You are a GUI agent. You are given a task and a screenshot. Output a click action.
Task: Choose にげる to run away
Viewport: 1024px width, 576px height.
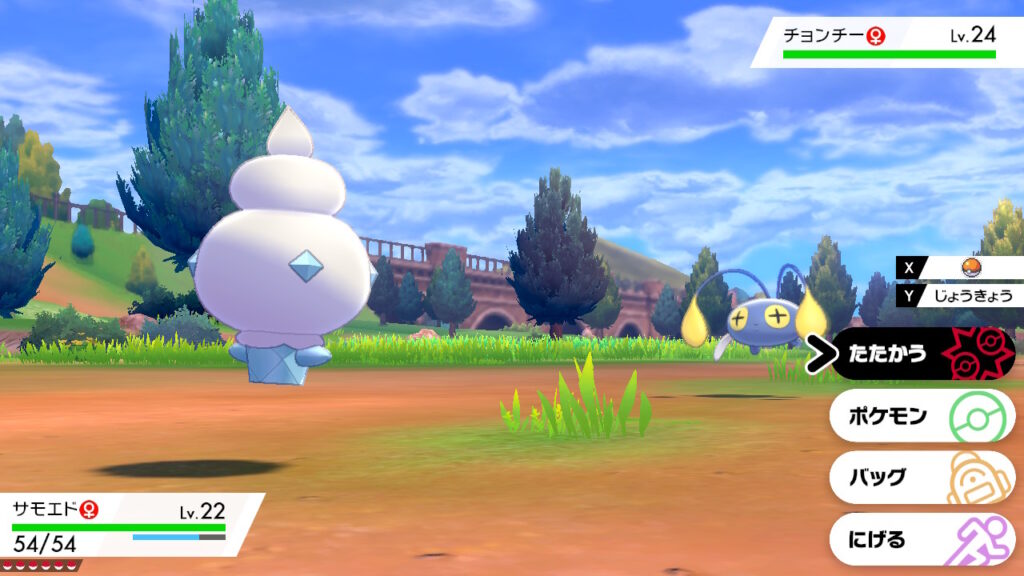point(922,540)
